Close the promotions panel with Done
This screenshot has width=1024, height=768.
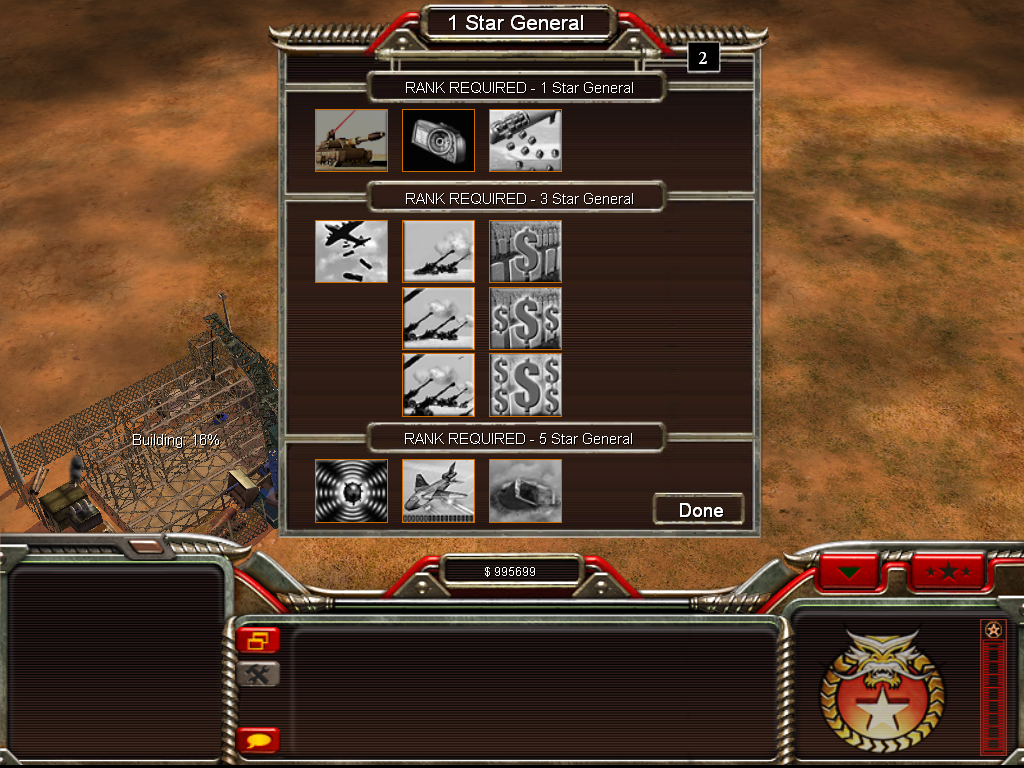699,510
